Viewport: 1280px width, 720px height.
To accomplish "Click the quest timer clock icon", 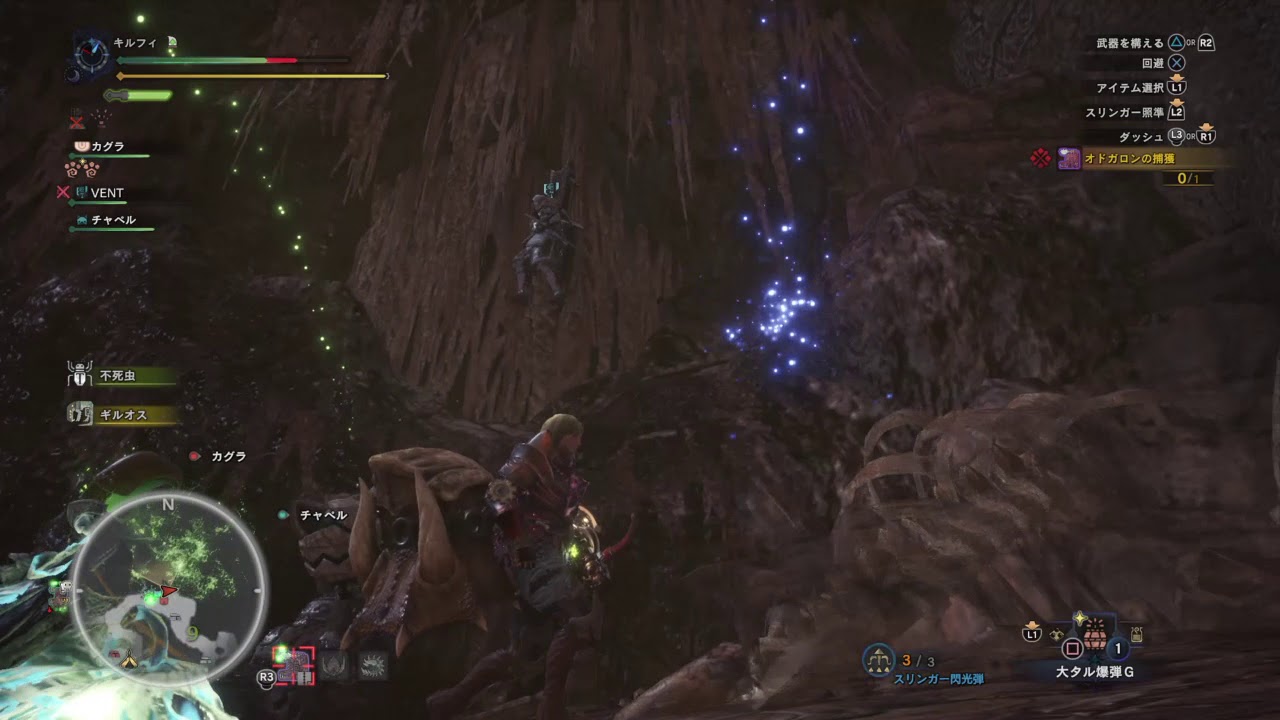I will click(94, 55).
